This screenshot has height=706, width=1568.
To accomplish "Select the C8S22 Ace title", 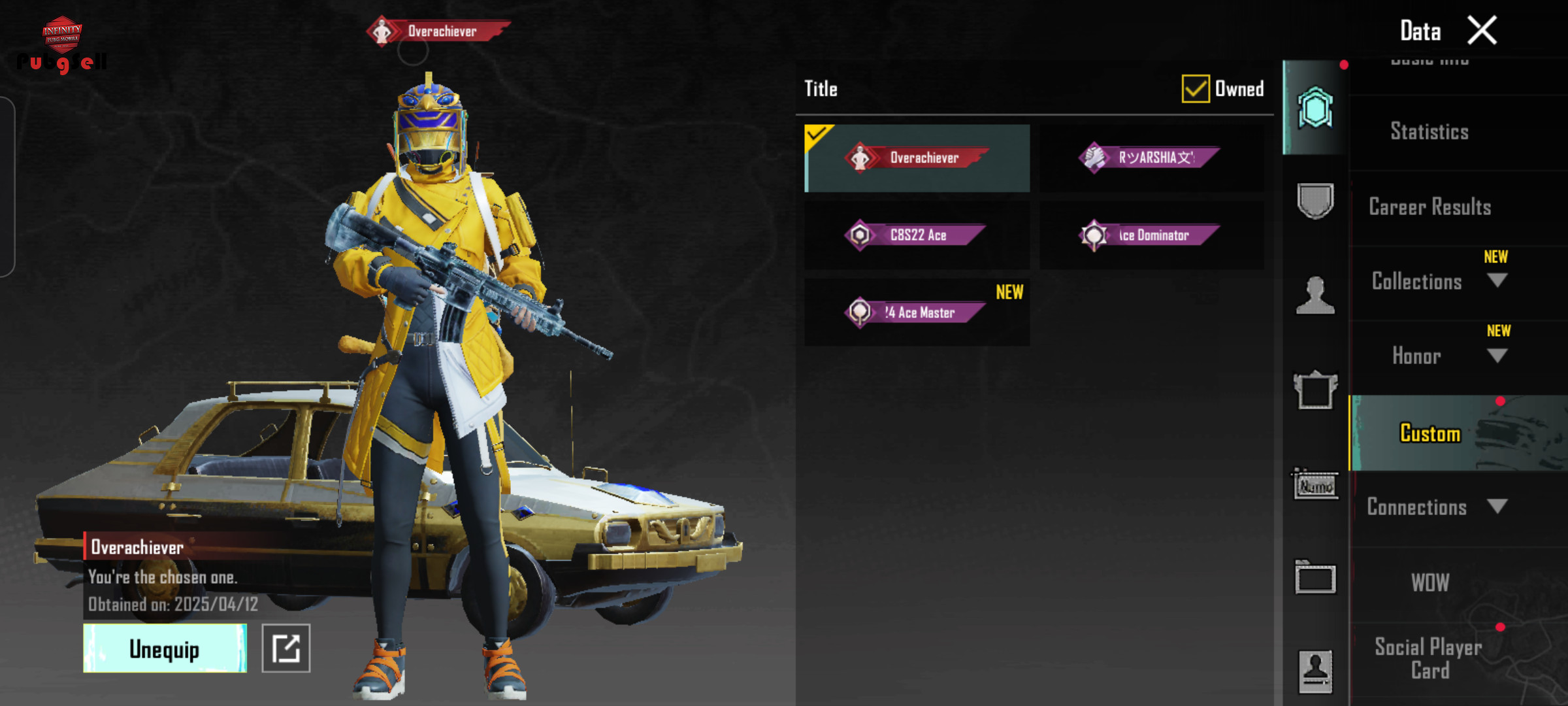I will point(917,235).
